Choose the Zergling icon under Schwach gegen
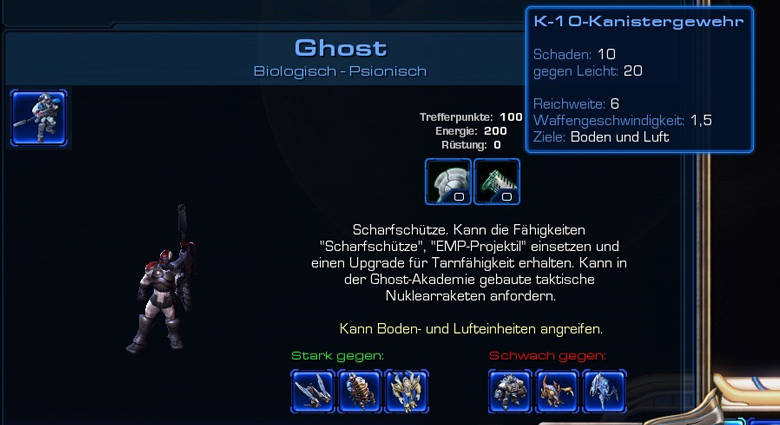Image resolution: width=780 pixels, height=425 pixels. (558, 391)
